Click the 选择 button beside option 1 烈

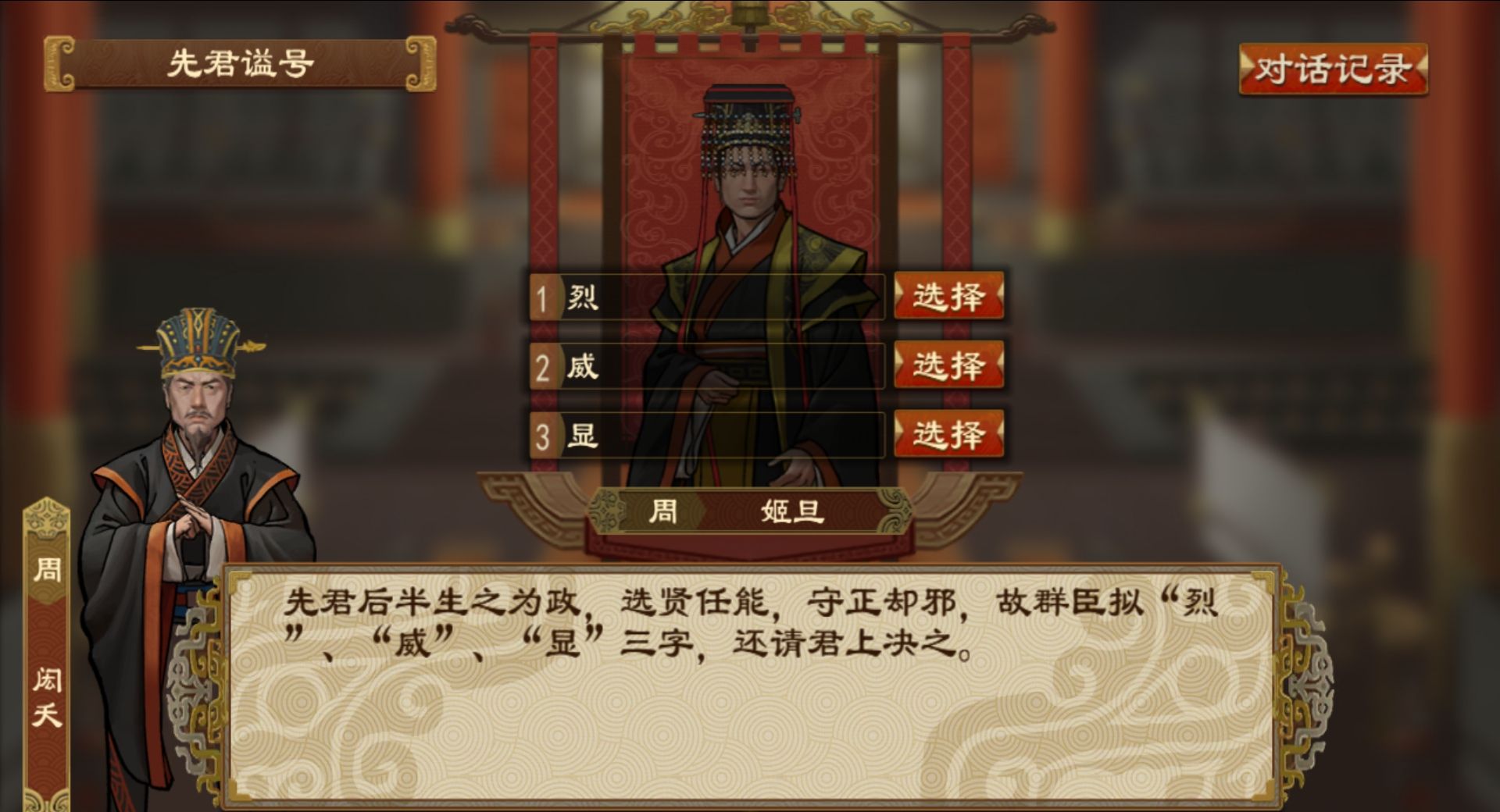click(949, 297)
